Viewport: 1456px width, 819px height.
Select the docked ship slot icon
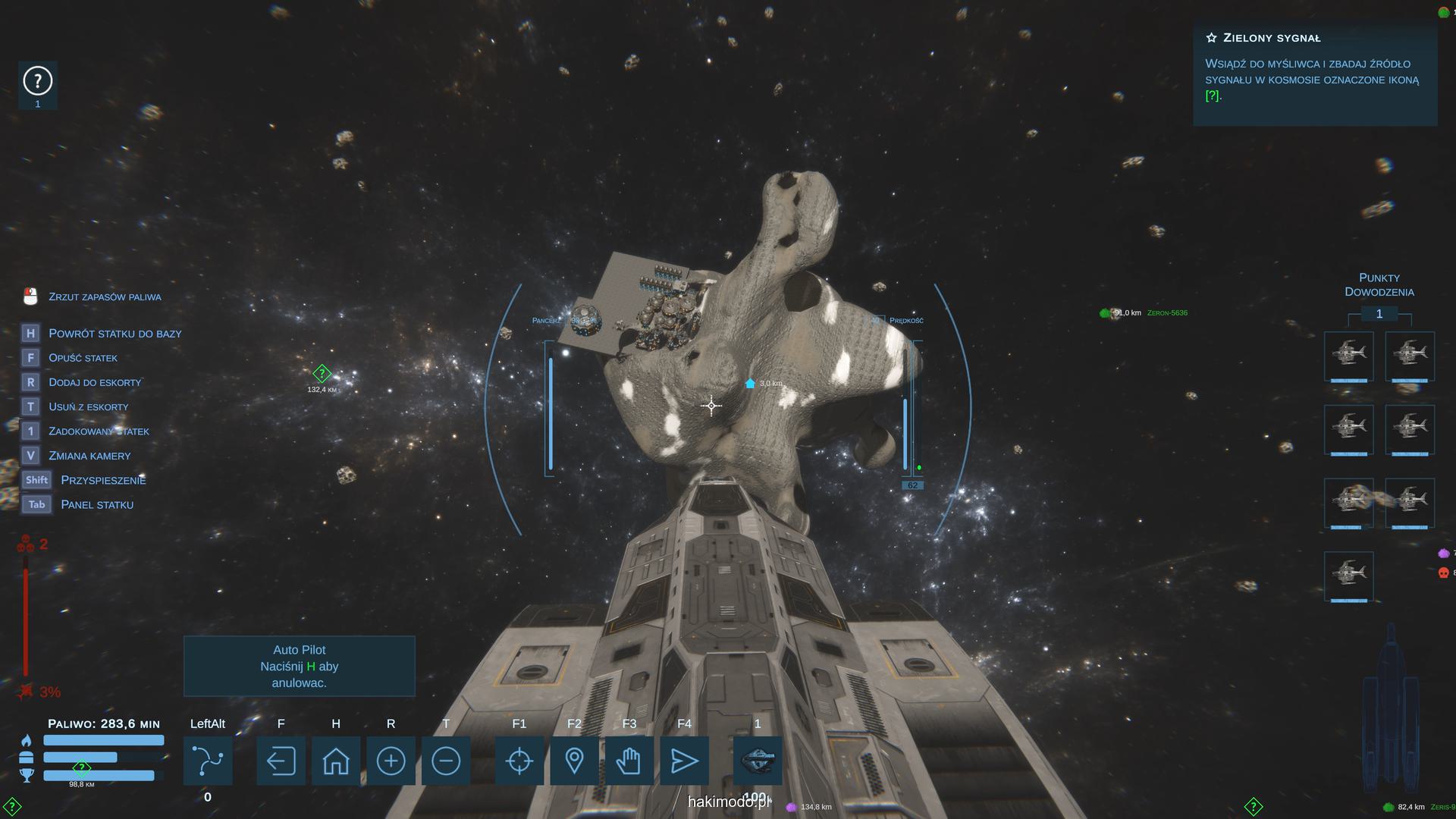click(x=758, y=761)
